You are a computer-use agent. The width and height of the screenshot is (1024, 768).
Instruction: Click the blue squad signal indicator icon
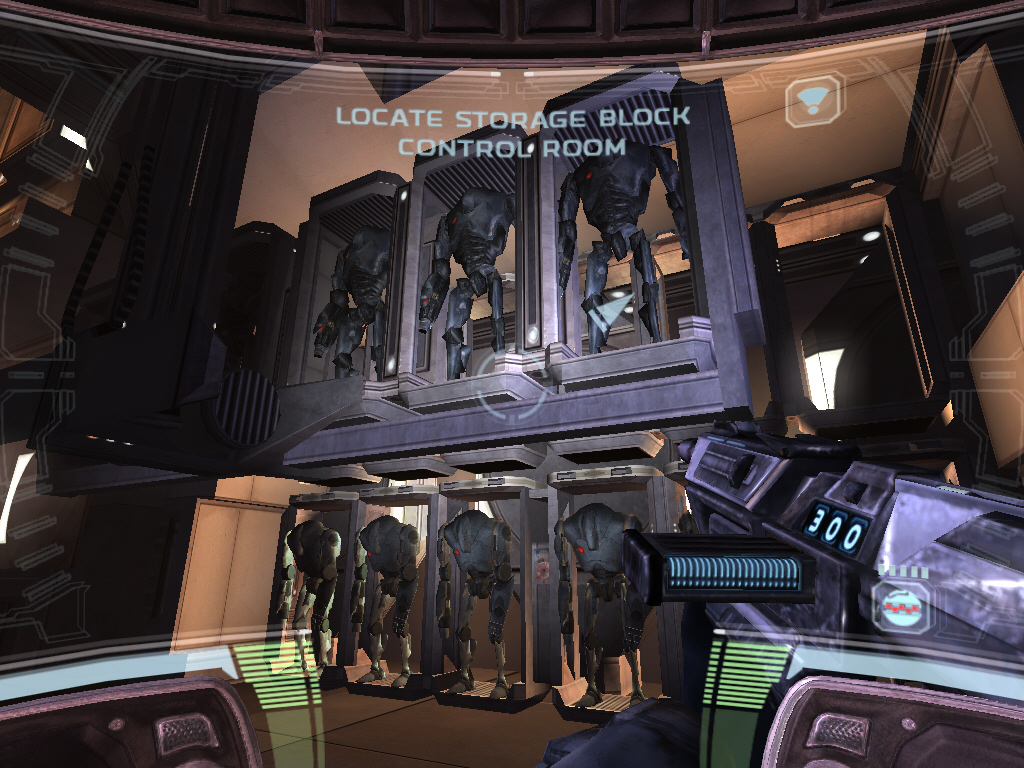point(813,99)
